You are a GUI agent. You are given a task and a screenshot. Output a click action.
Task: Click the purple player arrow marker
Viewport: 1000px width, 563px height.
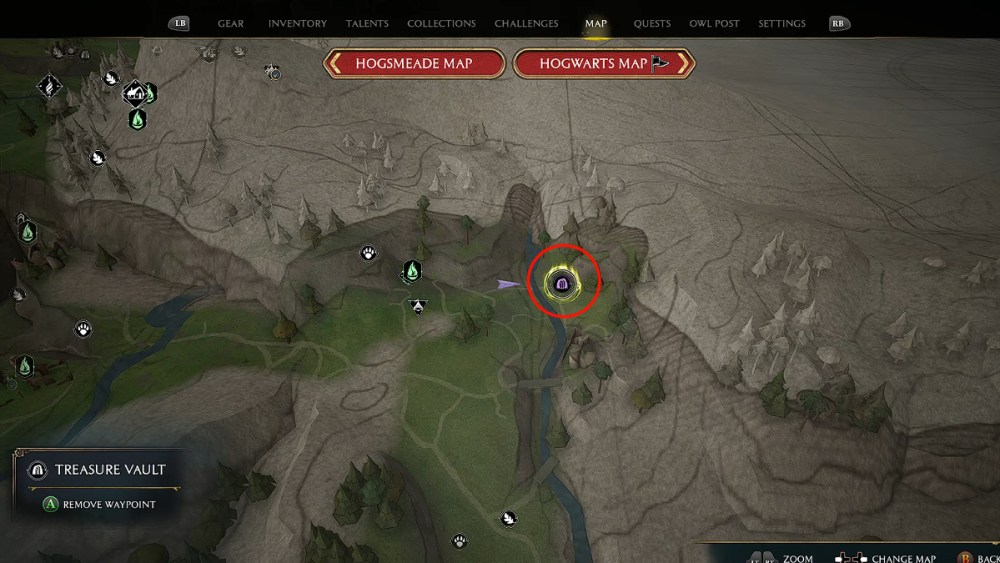click(509, 284)
